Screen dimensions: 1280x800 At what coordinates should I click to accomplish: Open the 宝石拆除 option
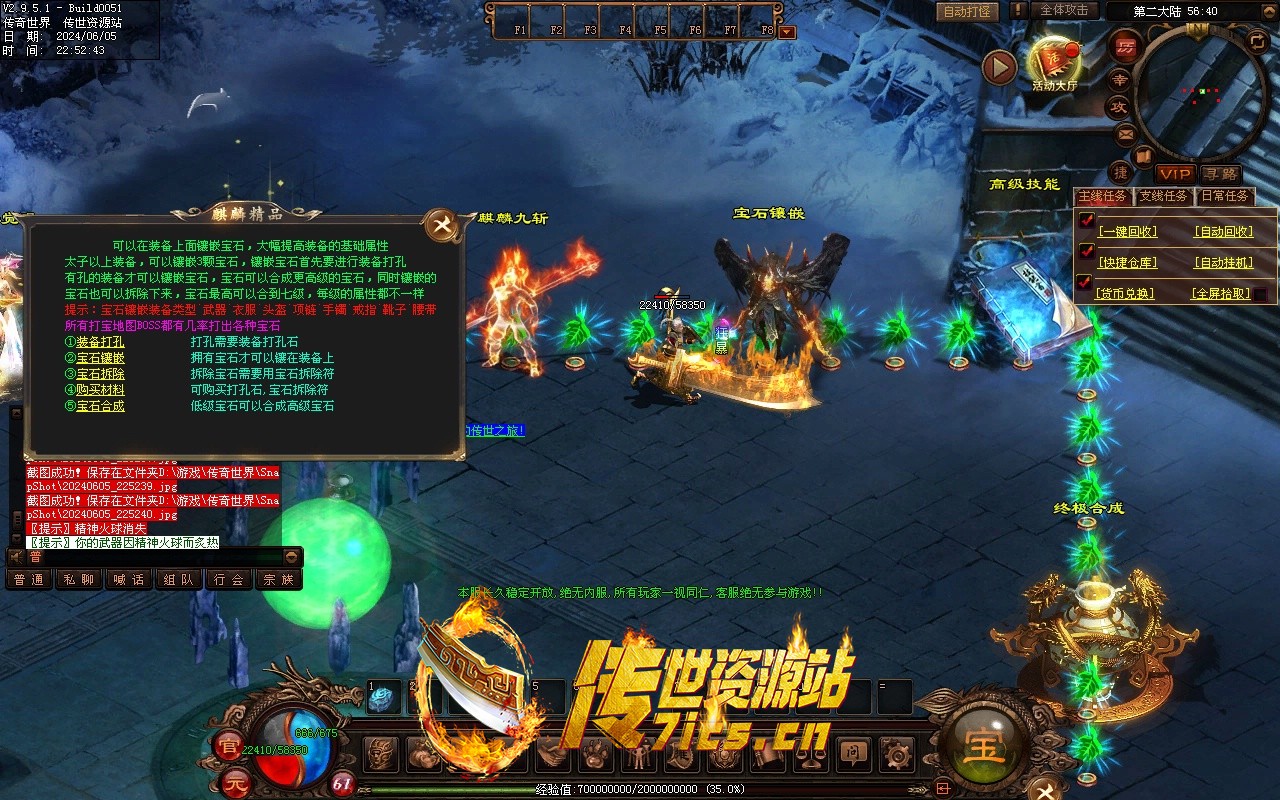pos(100,374)
